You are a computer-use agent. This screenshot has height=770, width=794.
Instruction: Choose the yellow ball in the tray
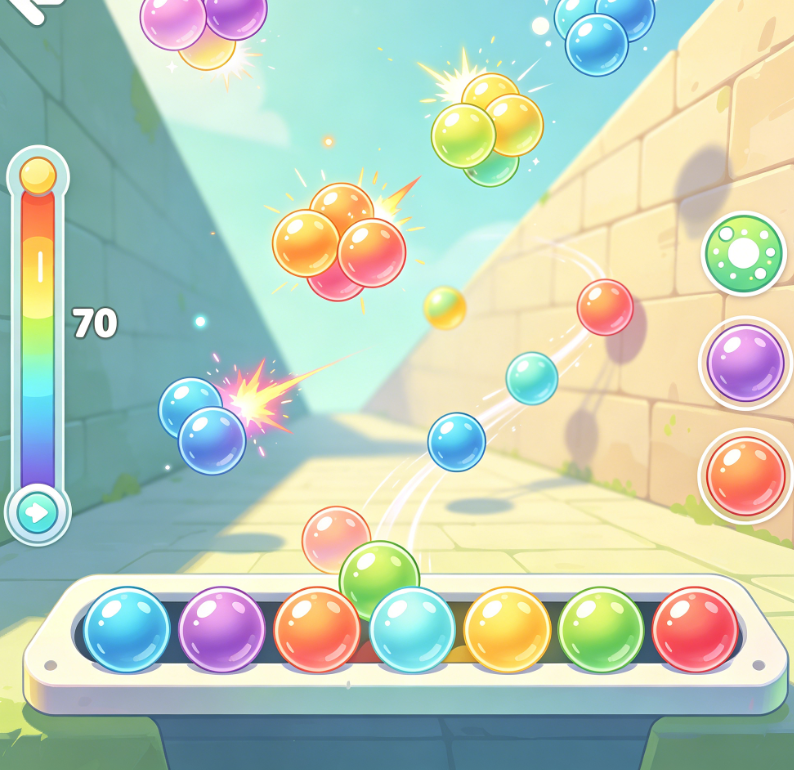click(x=507, y=630)
